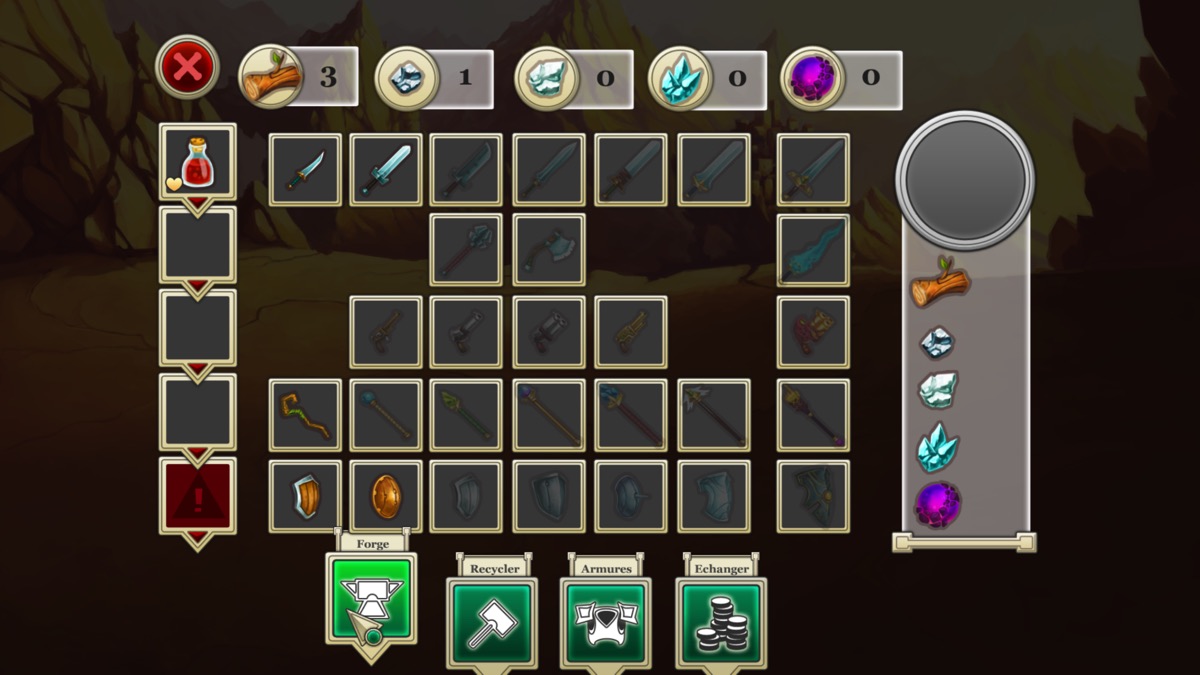The width and height of the screenshot is (1200, 675).
Task: Select the locked battle axe recipe
Action: pyautogui.click(x=549, y=251)
